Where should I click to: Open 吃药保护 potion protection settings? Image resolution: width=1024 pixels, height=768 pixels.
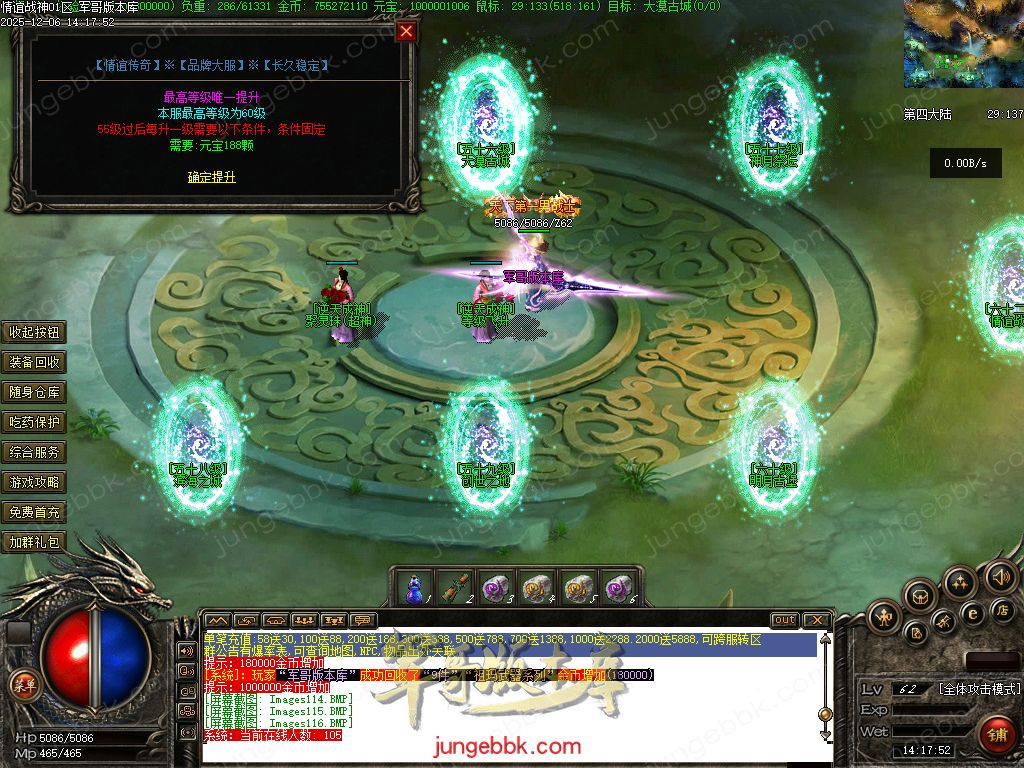(x=35, y=422)
